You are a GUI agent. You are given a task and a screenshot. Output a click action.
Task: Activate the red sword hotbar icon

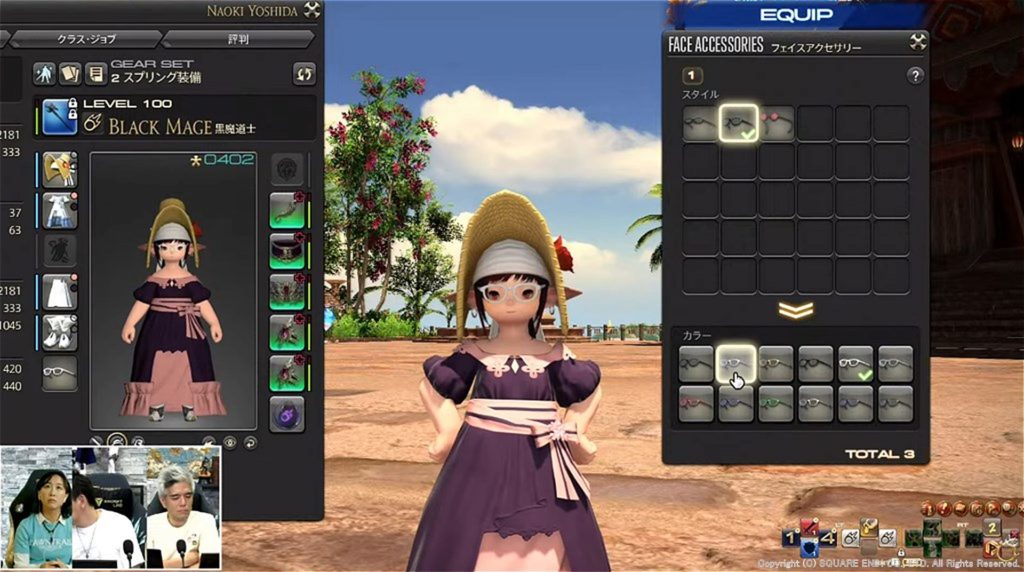[811, 528]
